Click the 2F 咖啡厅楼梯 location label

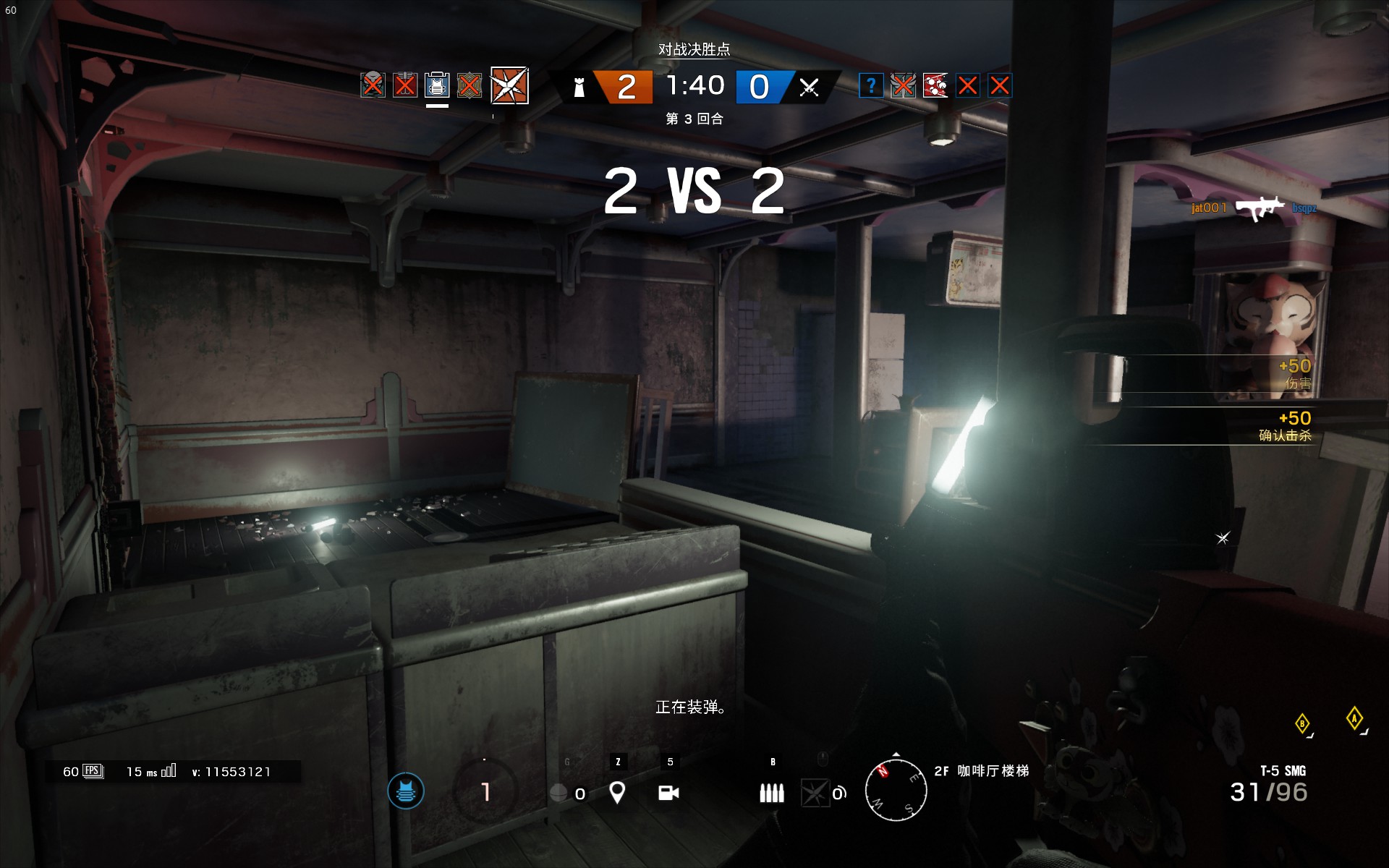985,773
